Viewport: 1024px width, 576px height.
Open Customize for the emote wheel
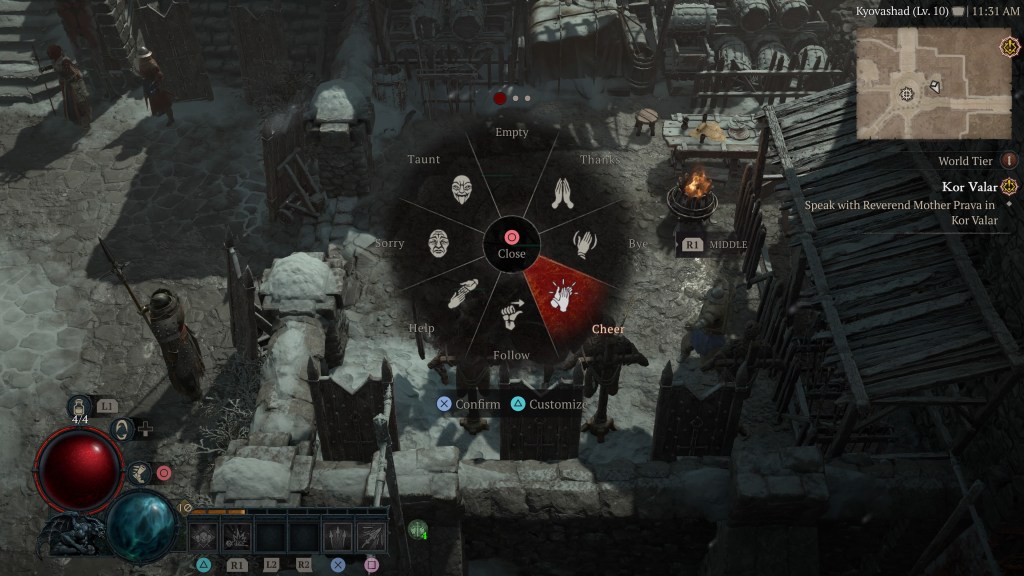pos(547,404)
